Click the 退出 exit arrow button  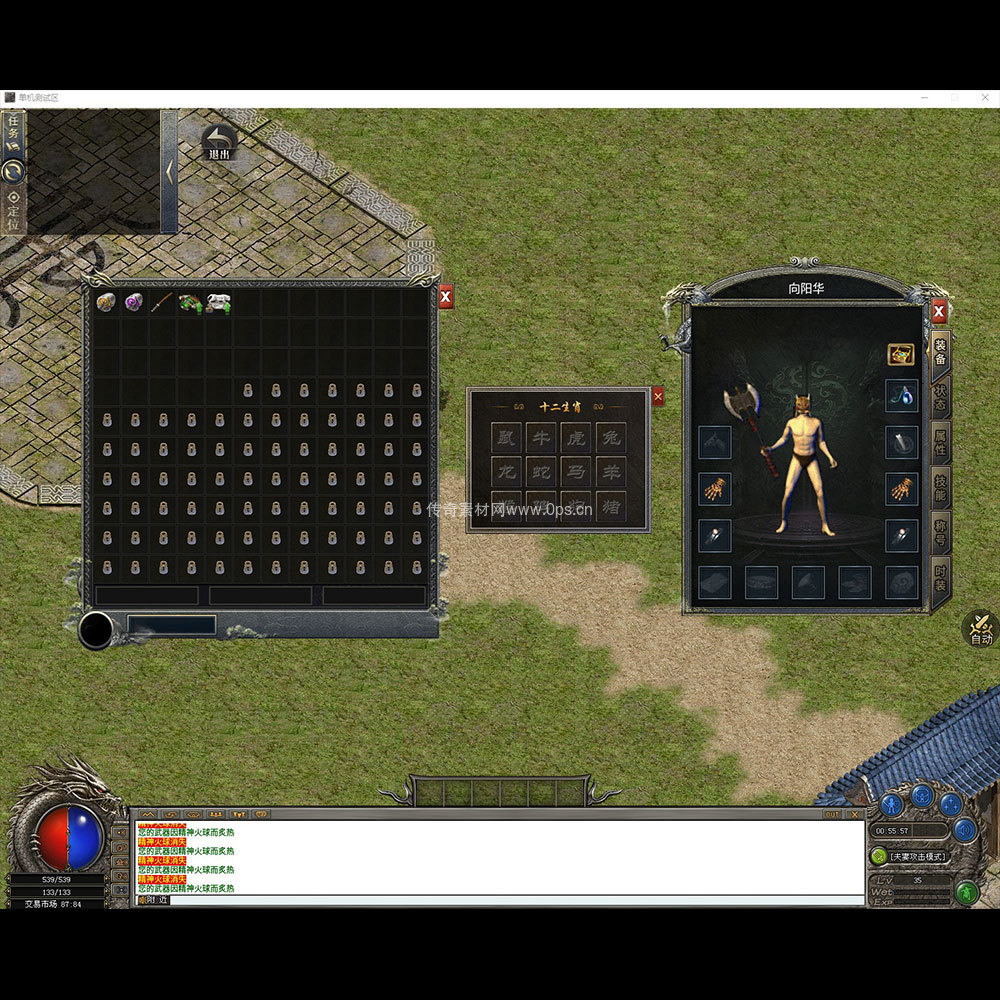(218, 142)
